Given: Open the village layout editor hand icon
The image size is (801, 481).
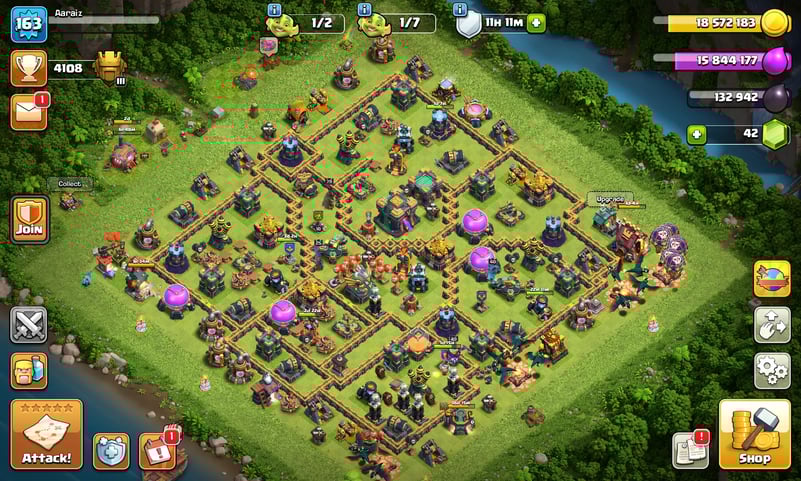Looking at the screenshot, I should pos(772,325).
